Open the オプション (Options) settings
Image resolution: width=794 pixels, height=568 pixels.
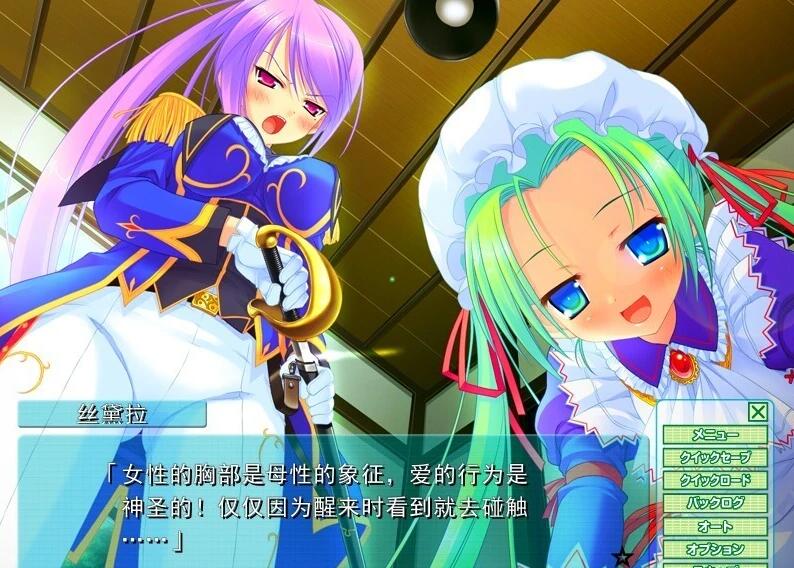click(x=714, y=549)
